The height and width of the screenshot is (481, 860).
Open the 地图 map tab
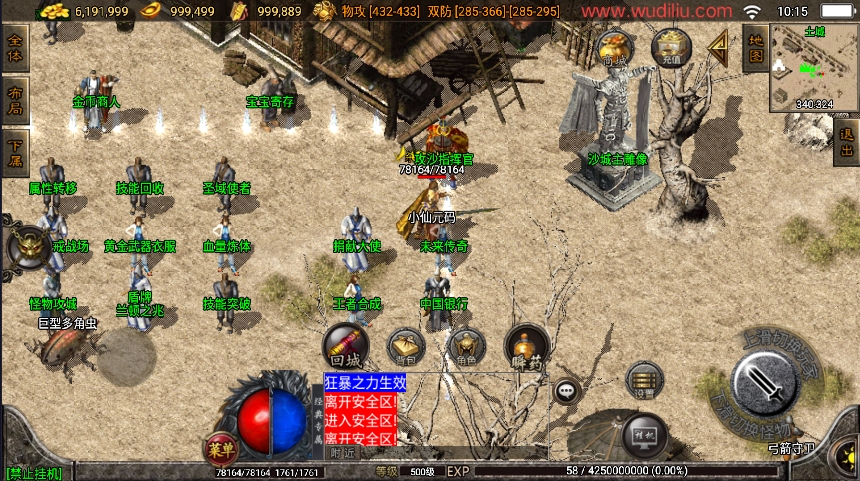point(756,50)
